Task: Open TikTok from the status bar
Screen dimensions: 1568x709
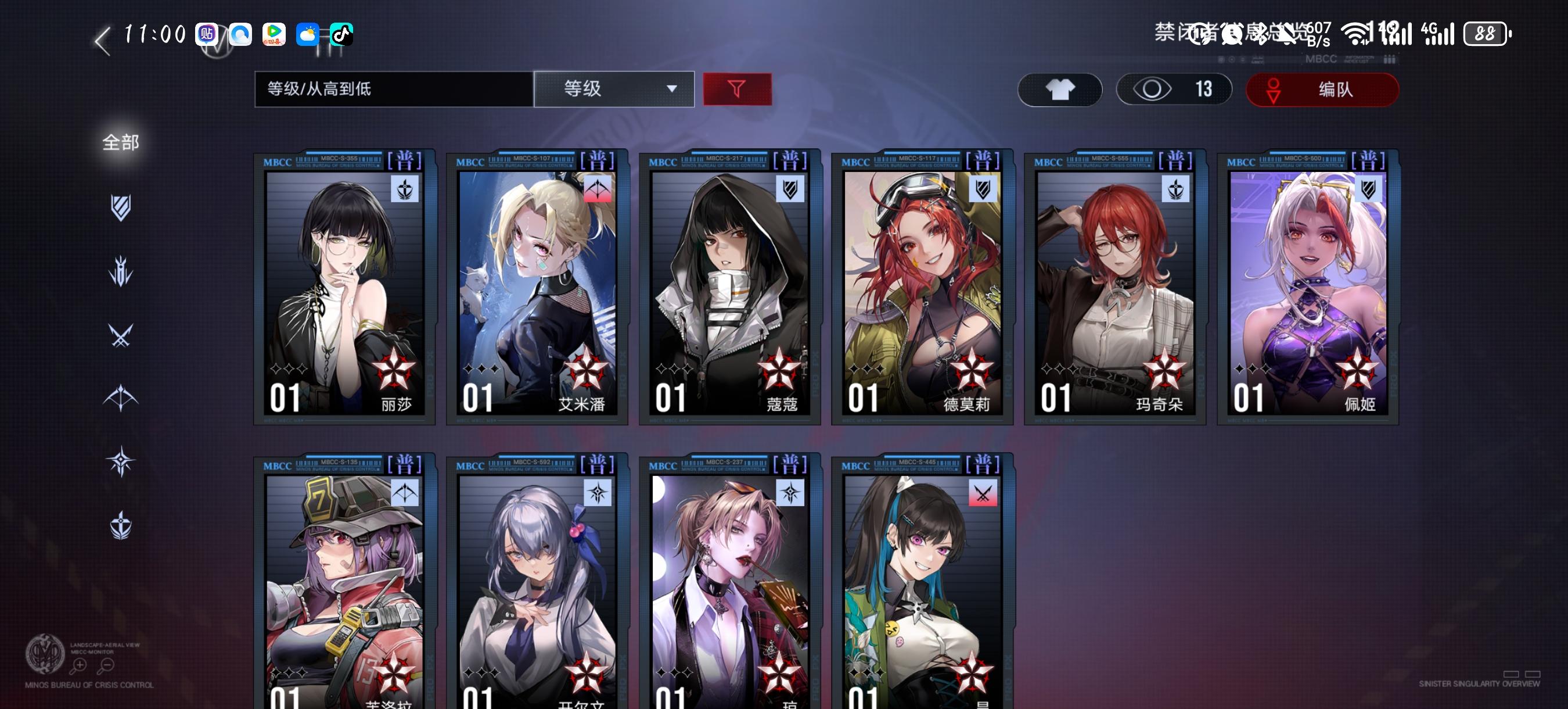Action: [x=339, y=35]
